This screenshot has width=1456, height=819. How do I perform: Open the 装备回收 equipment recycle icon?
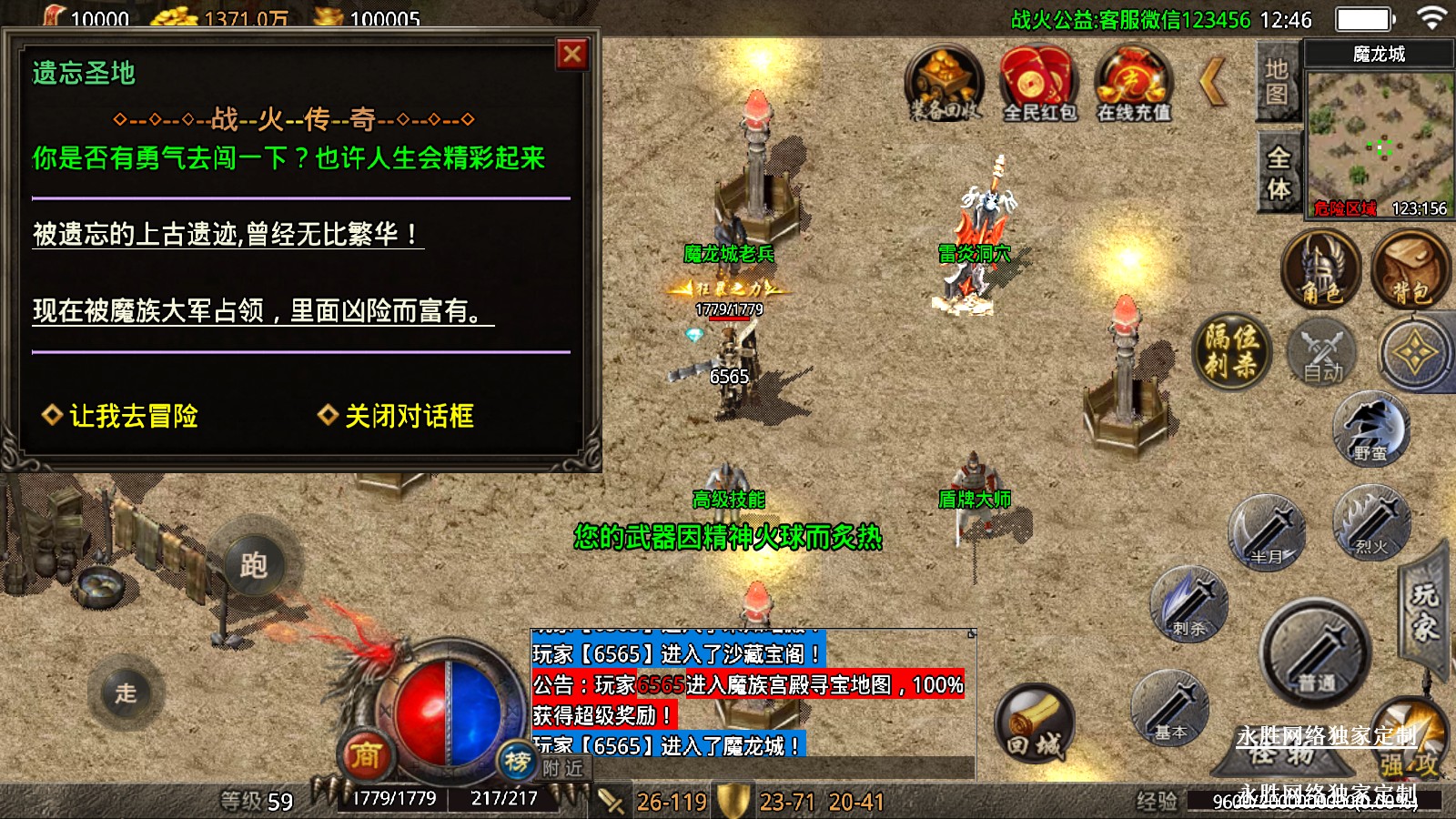click(x=945, y=84)
